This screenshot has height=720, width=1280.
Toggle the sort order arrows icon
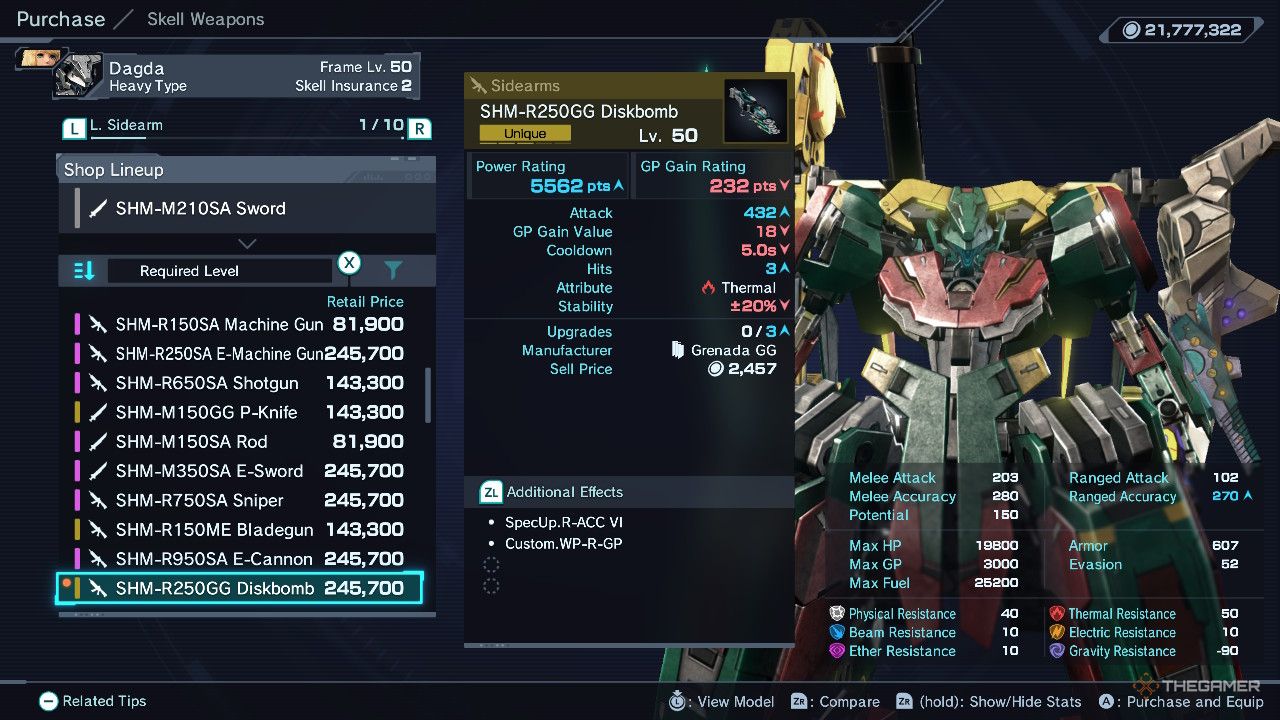(x=84, y=271)
